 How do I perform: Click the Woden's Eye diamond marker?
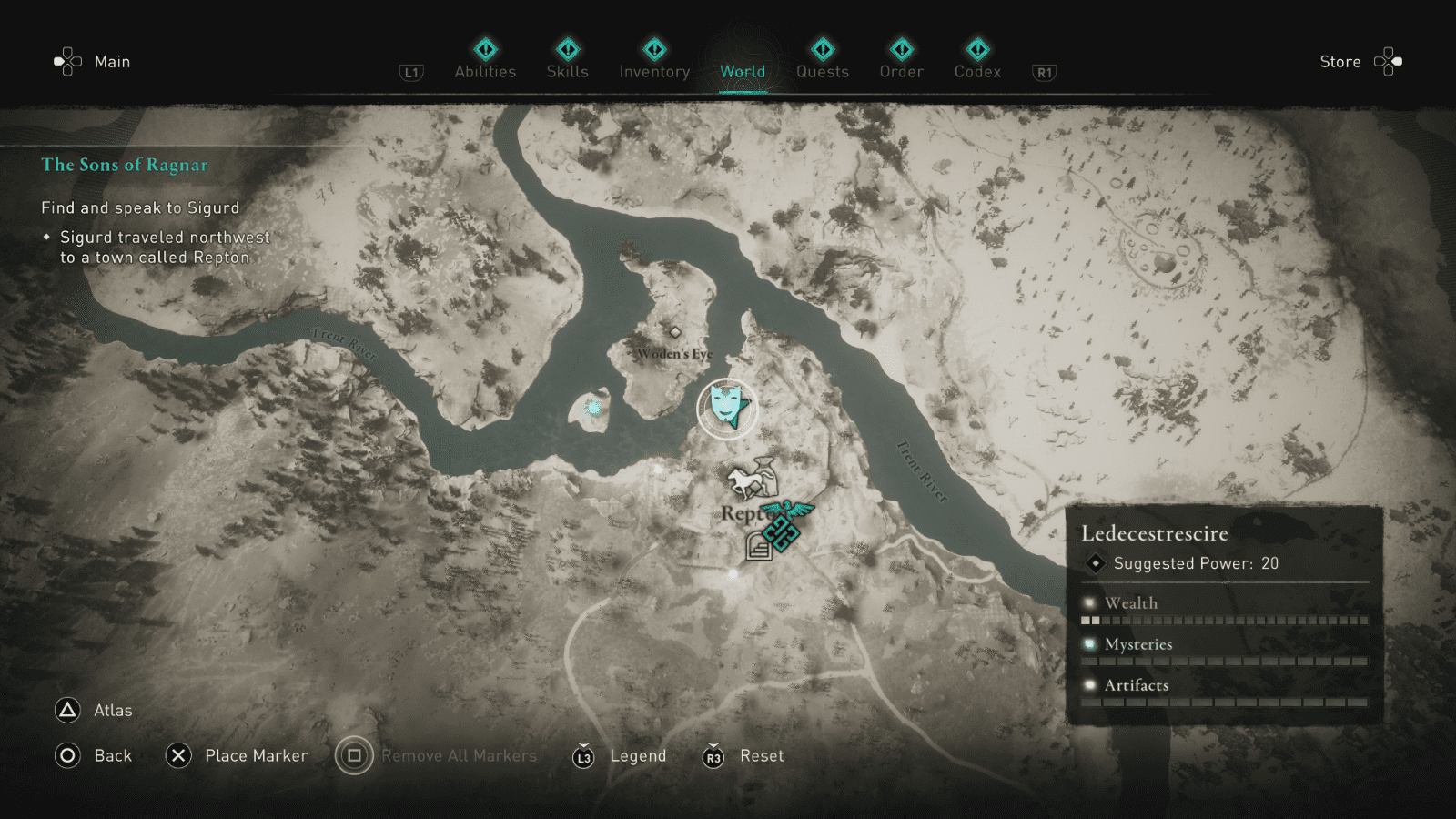pos(675,332)
